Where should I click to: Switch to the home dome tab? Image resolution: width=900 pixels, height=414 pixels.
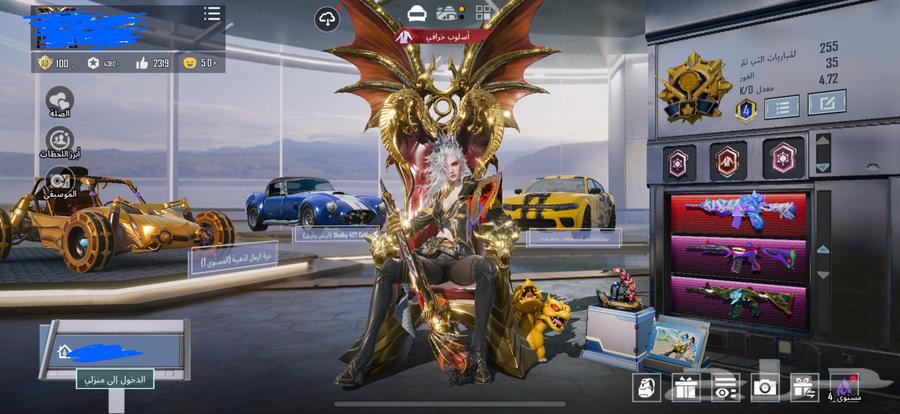(451, 13)
